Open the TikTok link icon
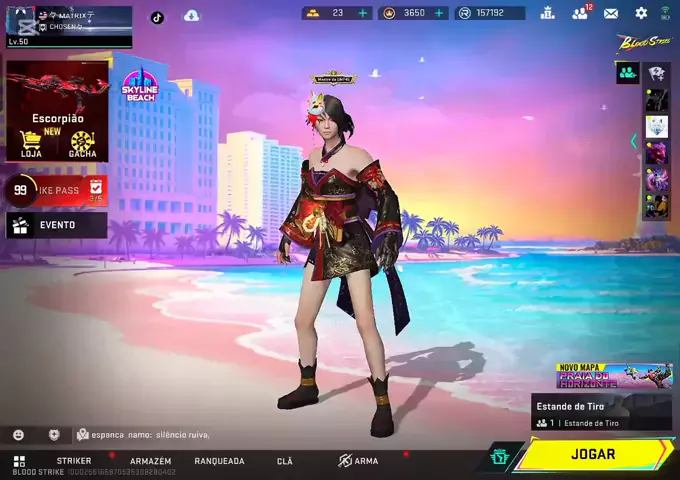This screenshot has height=480, width=680. click(157, 17)
